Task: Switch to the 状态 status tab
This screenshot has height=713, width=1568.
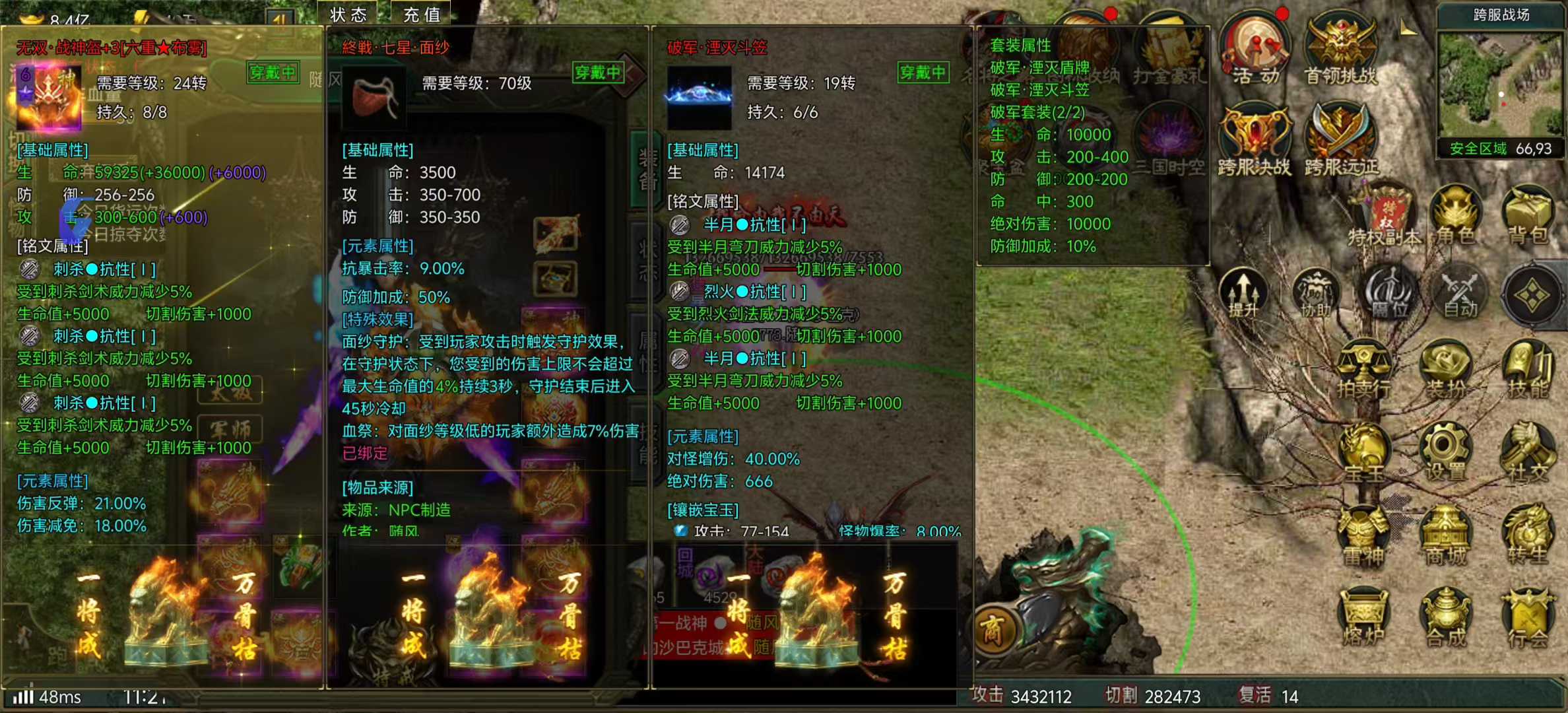Action: tap(348, 15)
